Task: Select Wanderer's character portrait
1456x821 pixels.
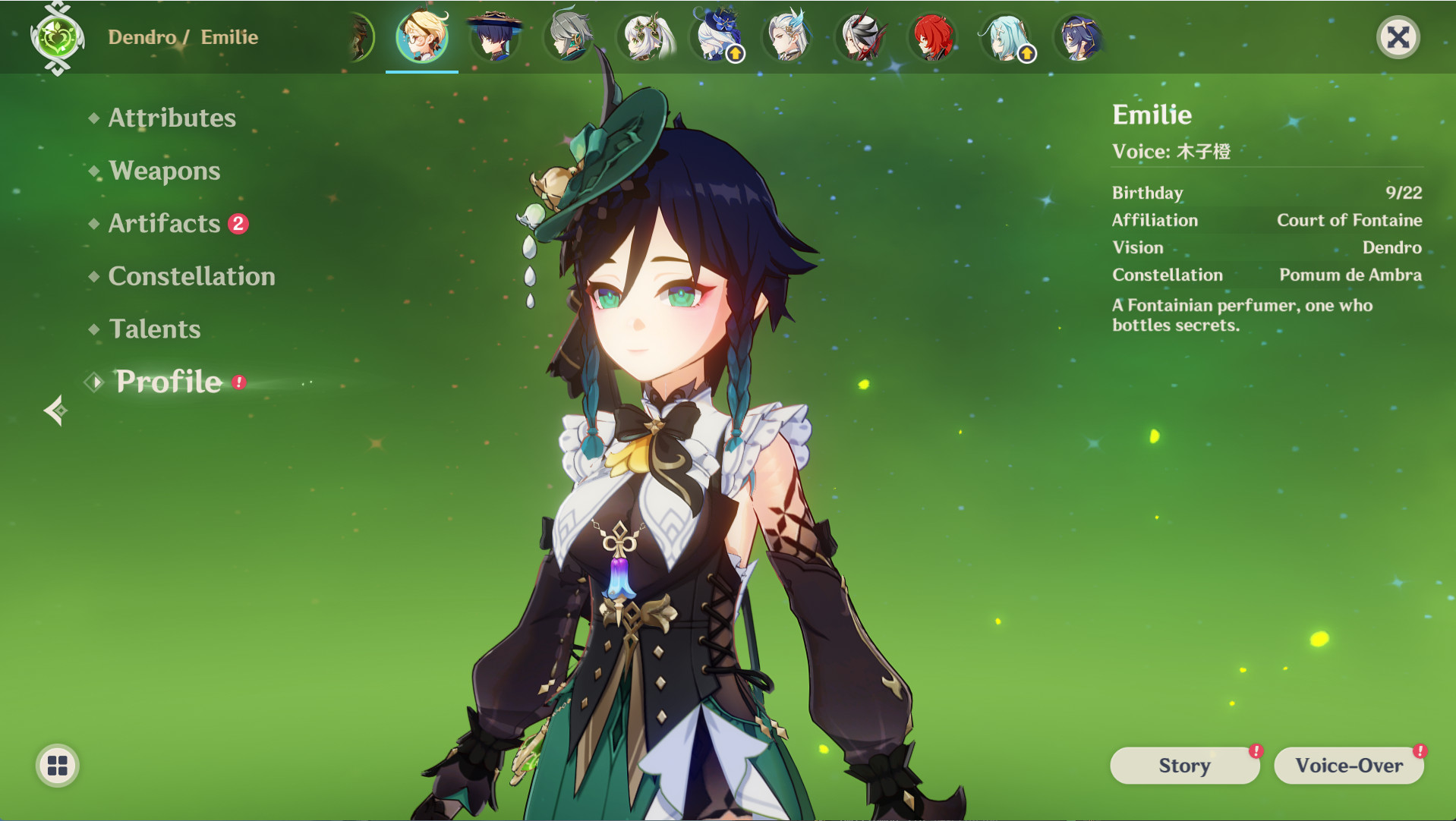Action: click(495, 36)
